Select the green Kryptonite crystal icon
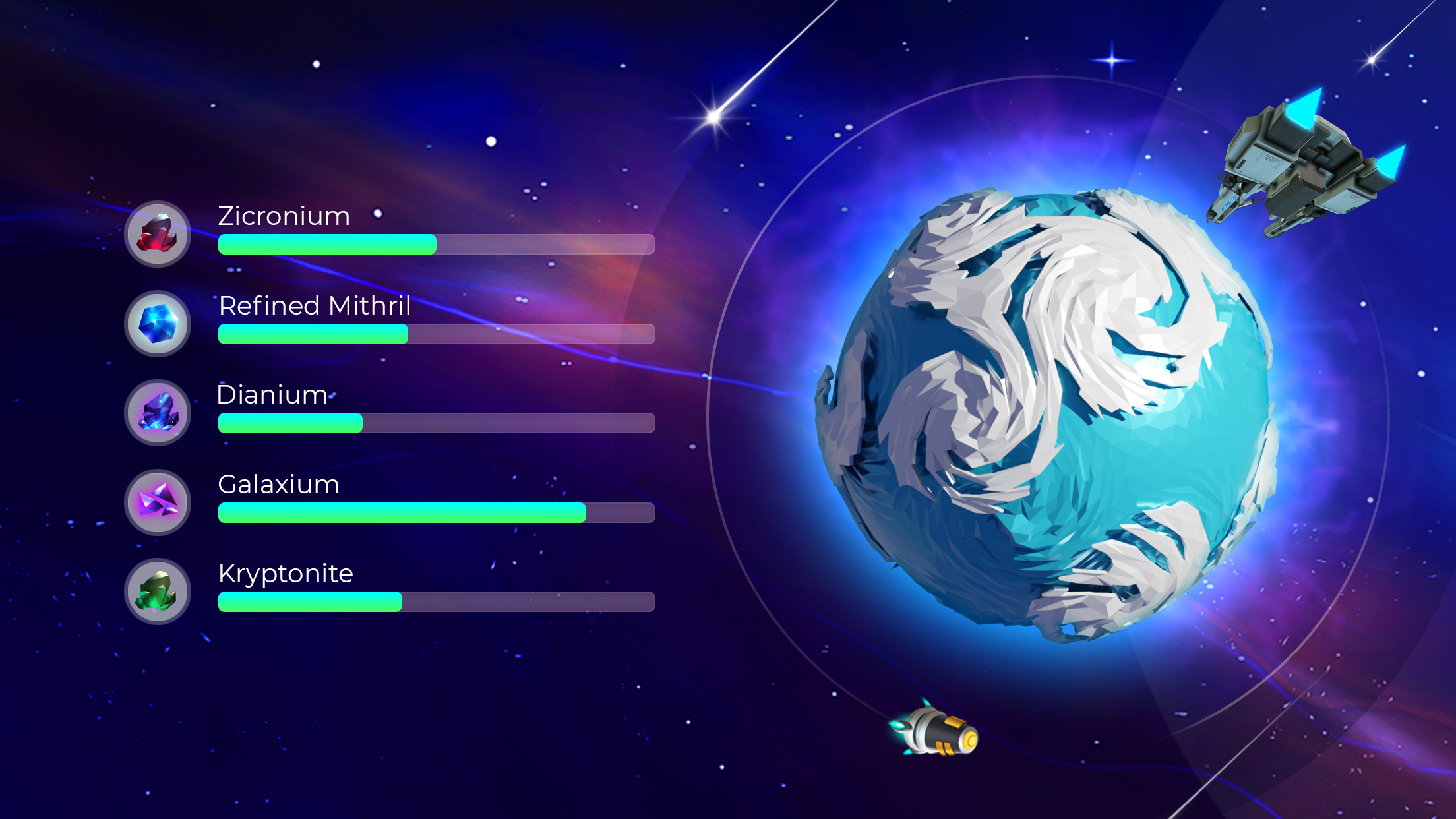Viewport: 1456px width, 819px height. pos(157,592)
